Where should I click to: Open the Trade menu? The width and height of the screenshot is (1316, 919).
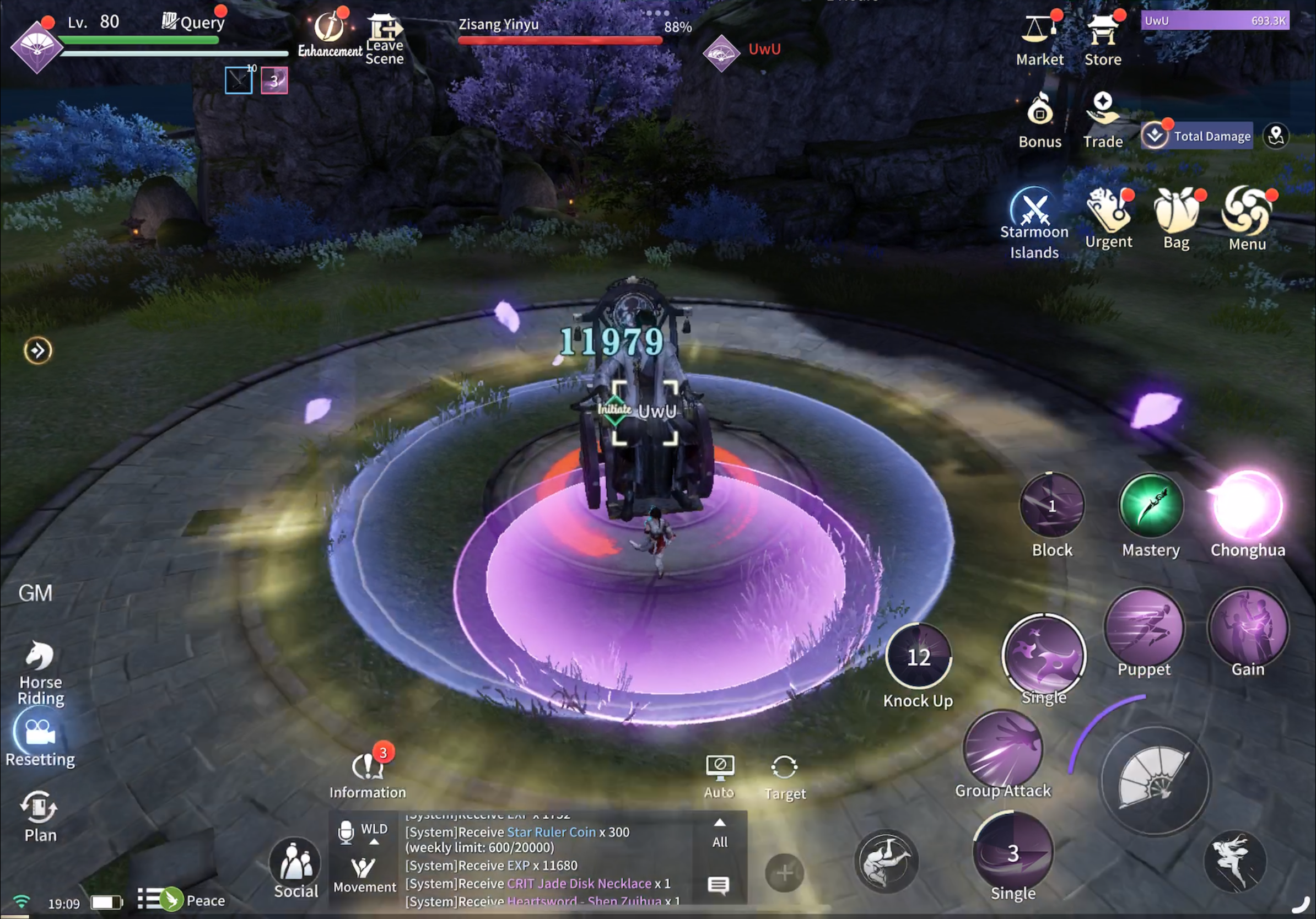point(1102,109)
